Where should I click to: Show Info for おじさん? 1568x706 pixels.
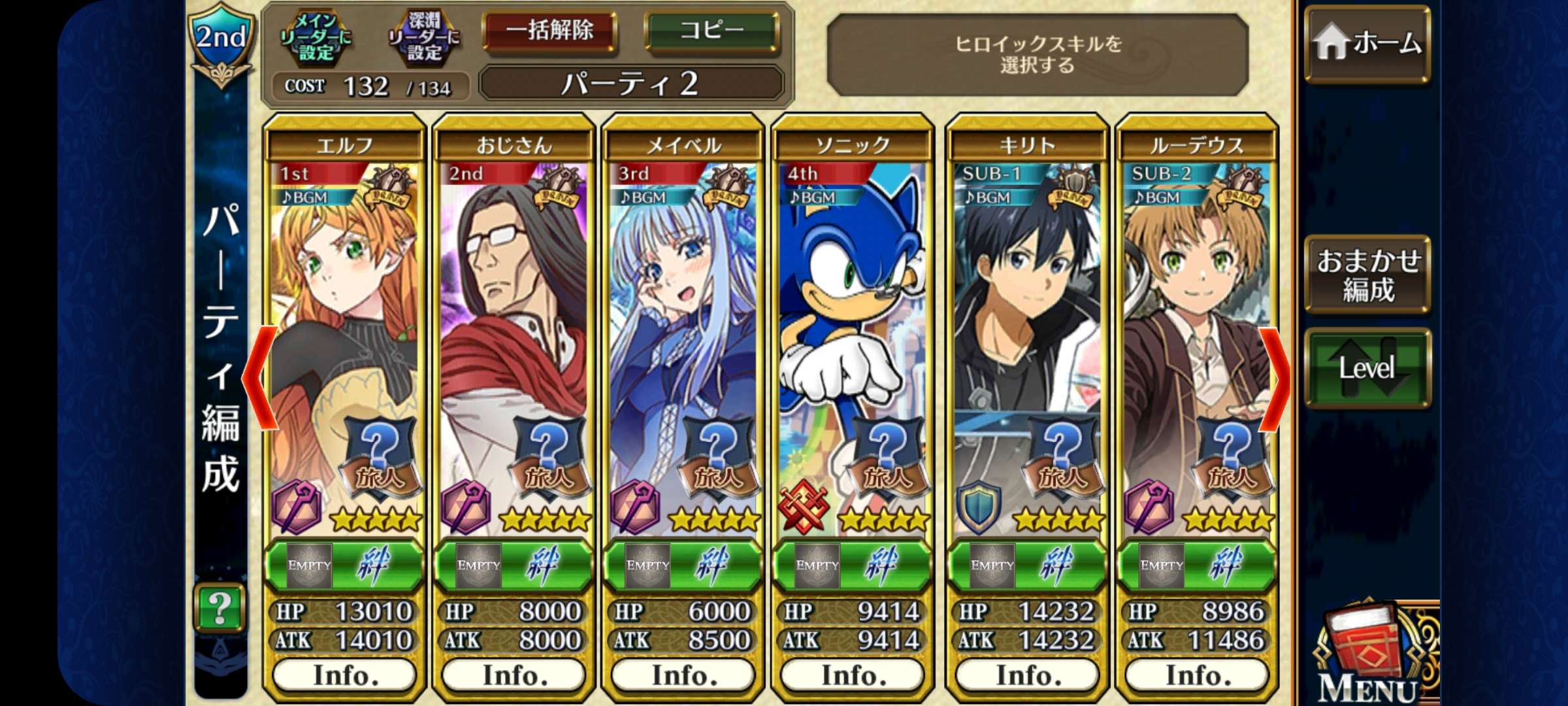pyautogui.click(x=514, y=675)
